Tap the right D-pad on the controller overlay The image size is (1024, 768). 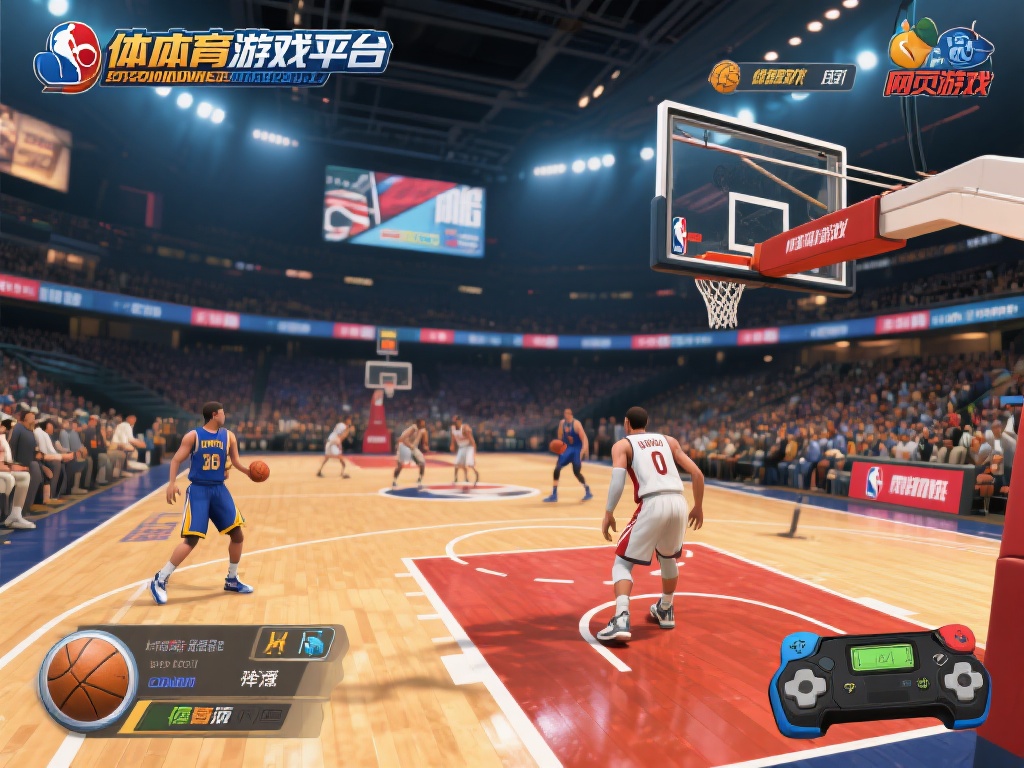point(961,681)
